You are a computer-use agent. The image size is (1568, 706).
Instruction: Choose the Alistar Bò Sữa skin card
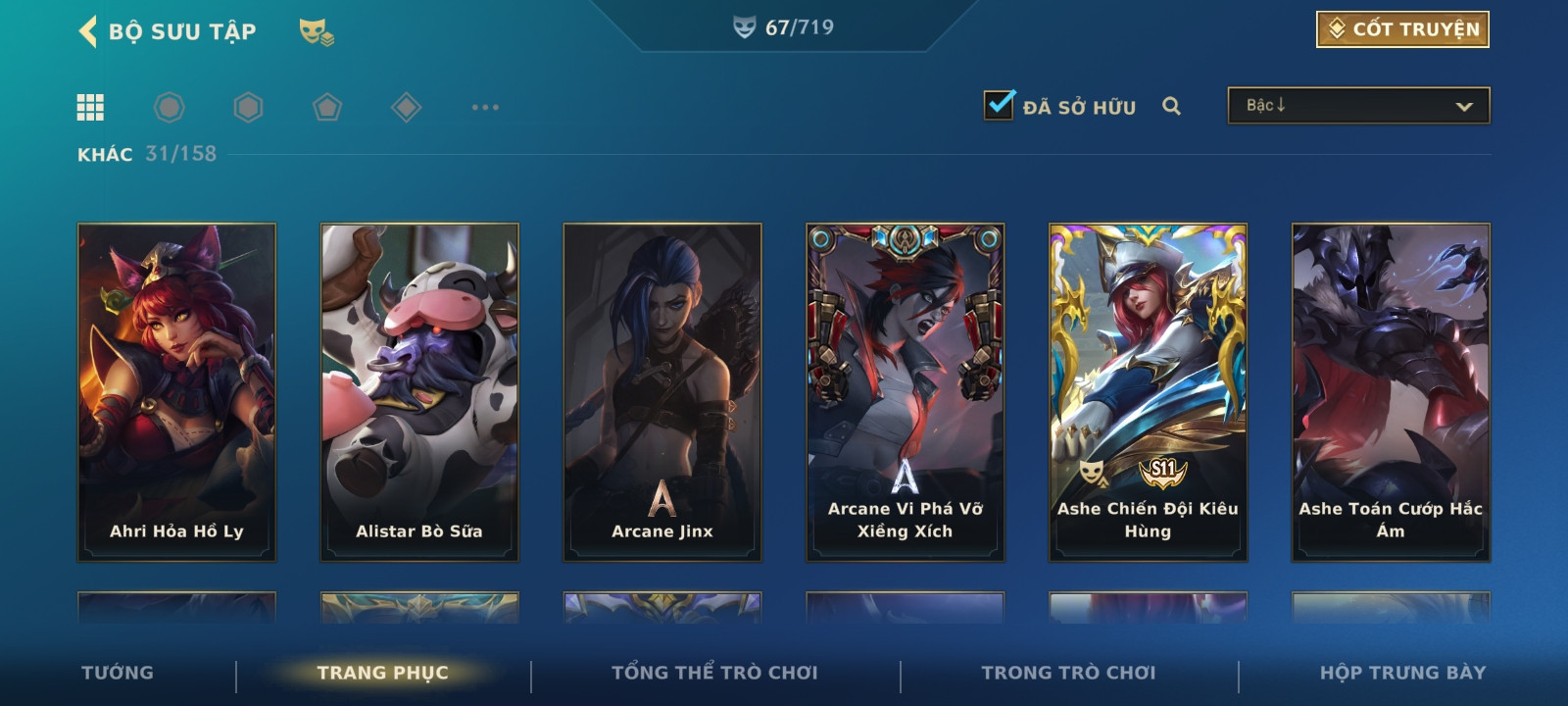pyautogui.click(x=419, y=392)
